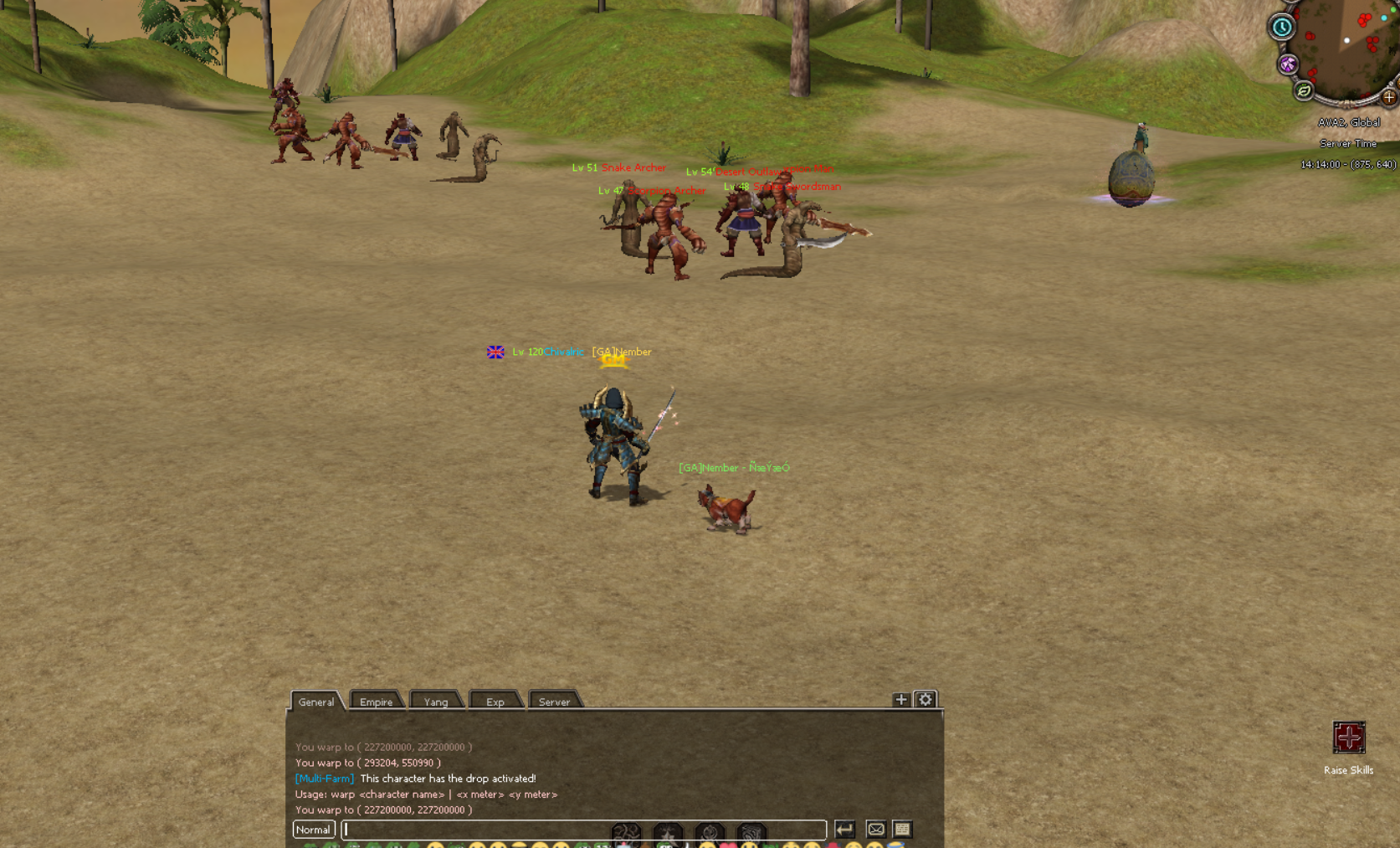Zoom in the minimap with the plus icon
This screenshot has height=848, width=1400.
[x=1389, y=99]
